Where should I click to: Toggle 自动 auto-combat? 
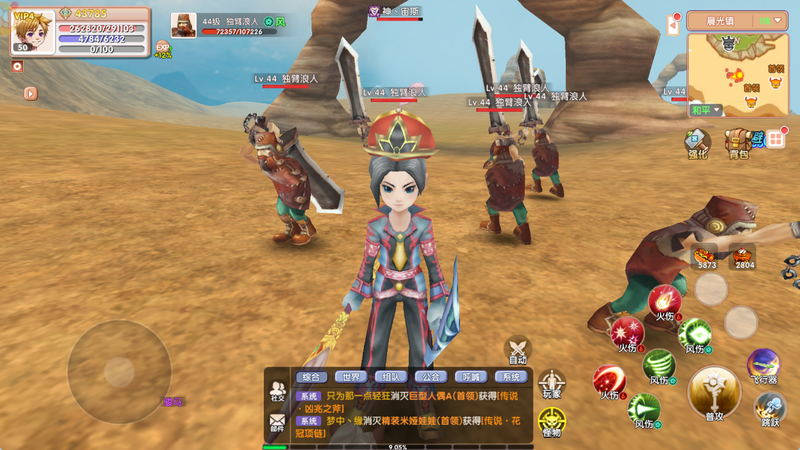[517, 350]
